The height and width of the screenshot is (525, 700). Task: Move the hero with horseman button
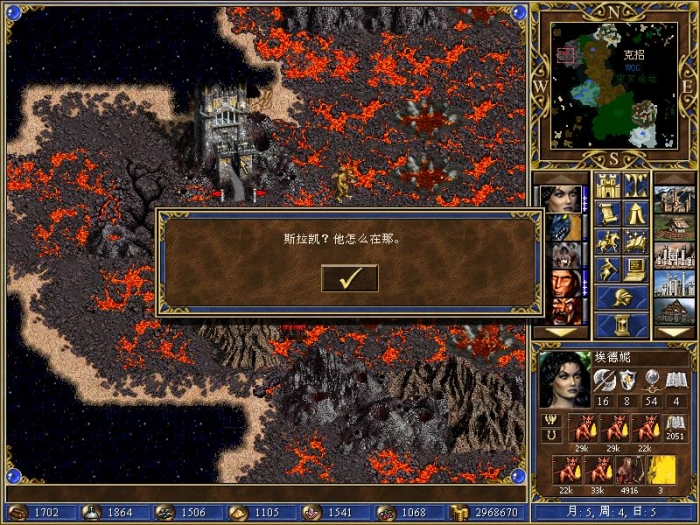click(608, 241)
